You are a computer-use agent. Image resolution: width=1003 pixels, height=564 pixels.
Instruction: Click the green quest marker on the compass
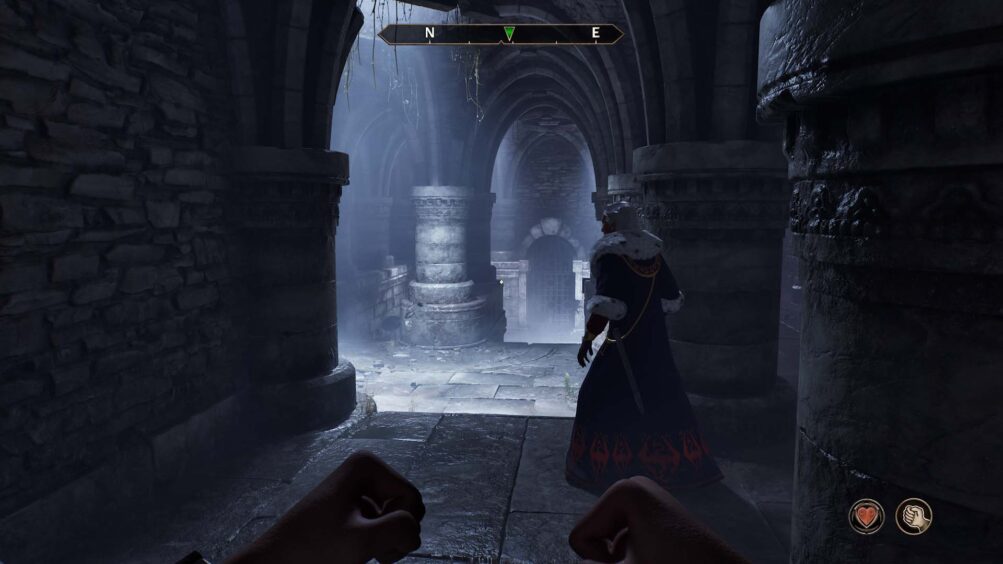[x=509, y=34]
